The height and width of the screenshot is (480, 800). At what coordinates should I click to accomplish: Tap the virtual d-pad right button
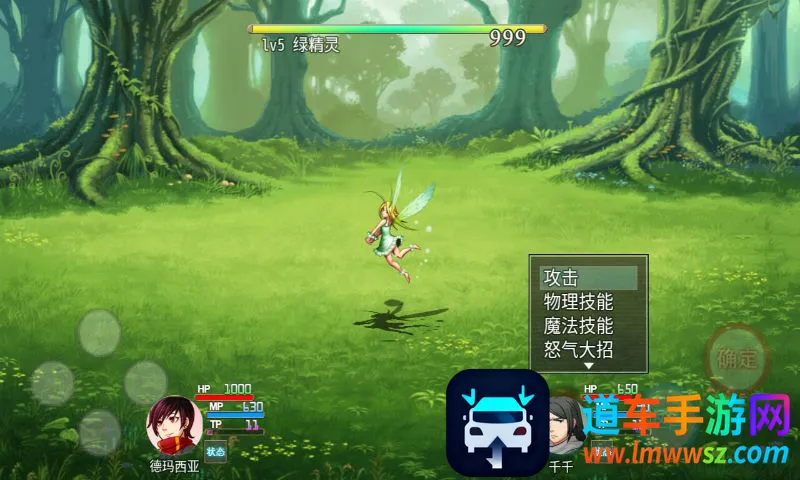146,383
